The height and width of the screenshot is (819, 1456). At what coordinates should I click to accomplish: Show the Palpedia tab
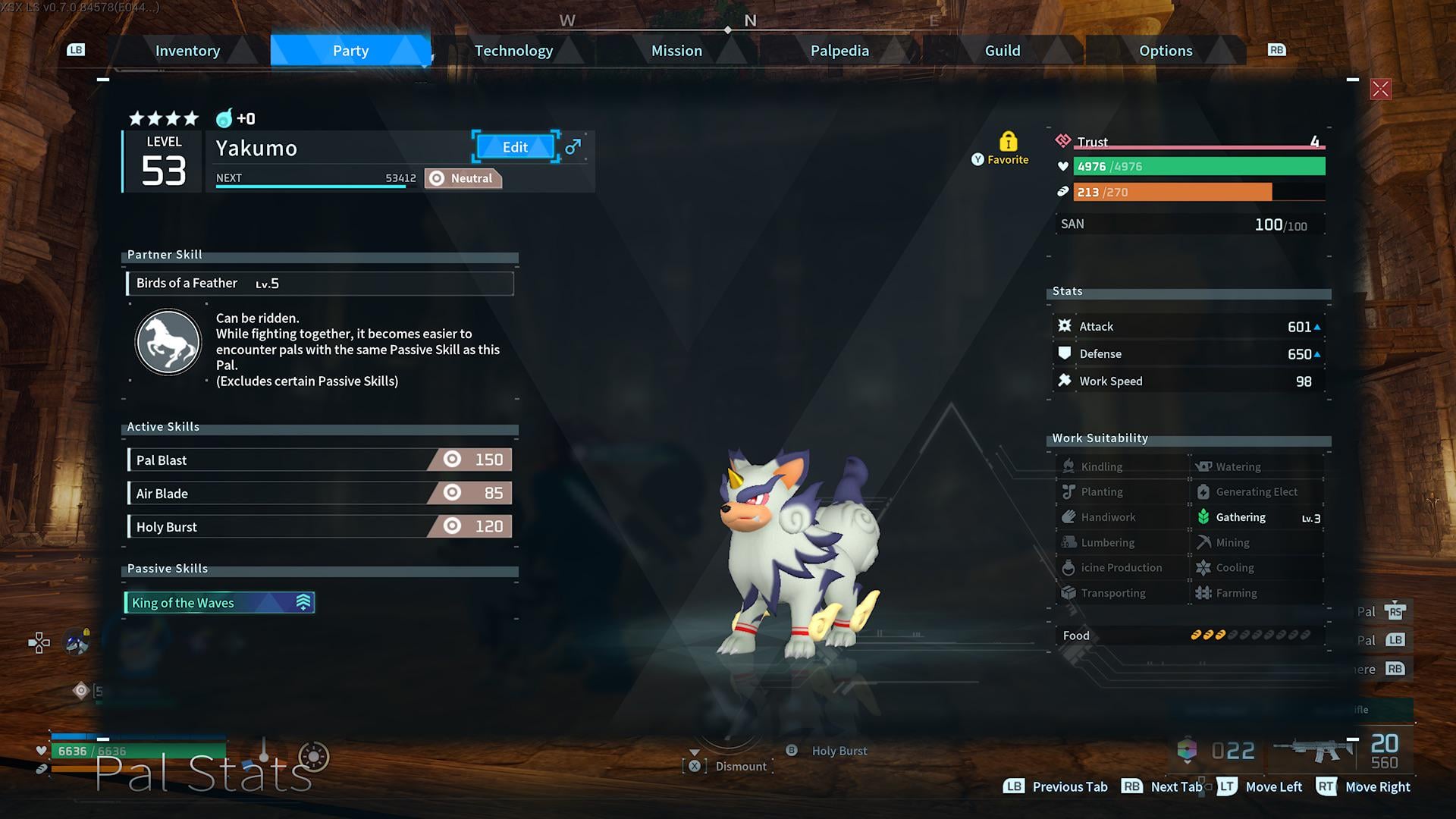tap(839, 51)
